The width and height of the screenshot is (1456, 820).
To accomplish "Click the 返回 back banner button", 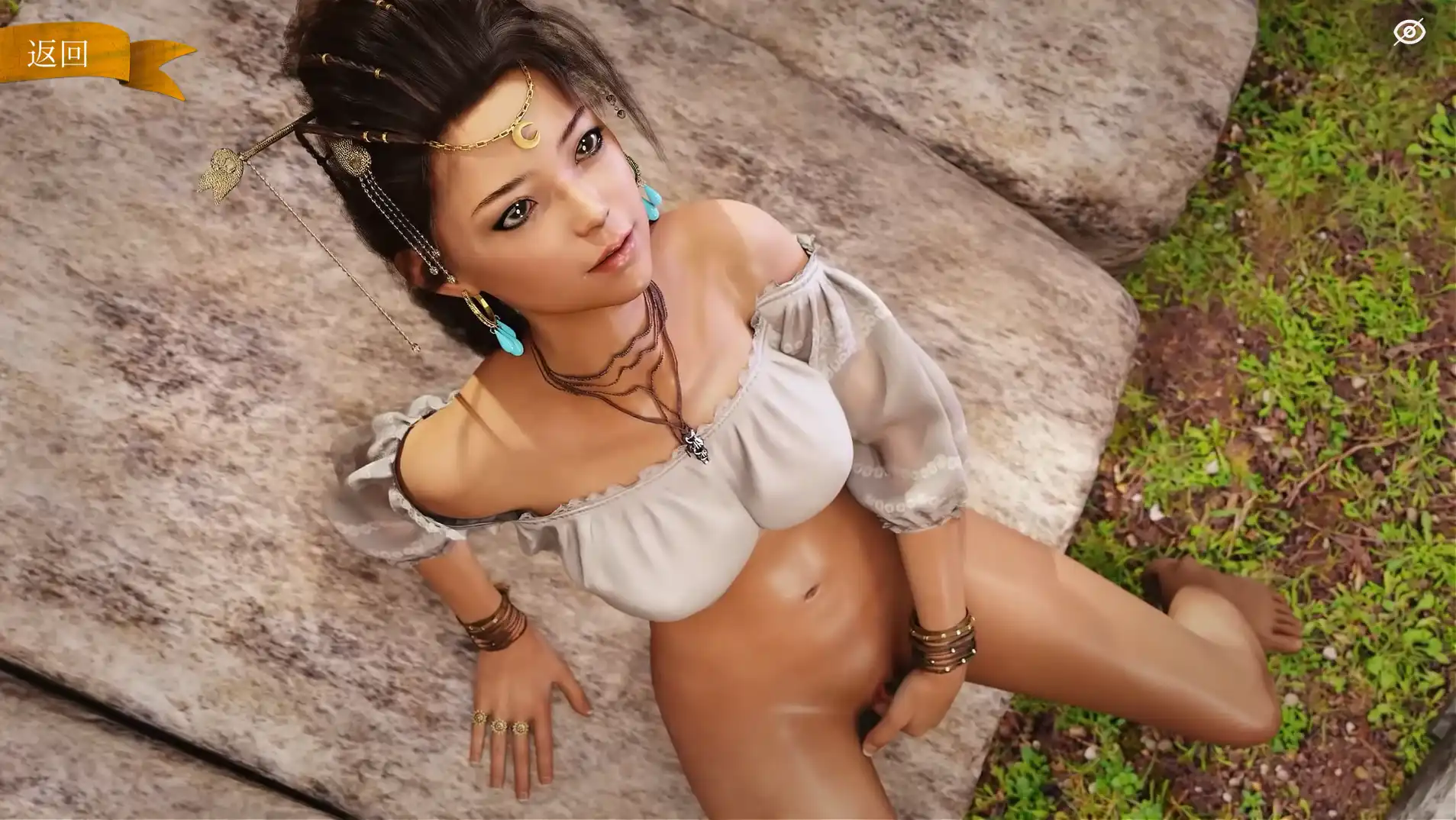I will coord(60,55).
